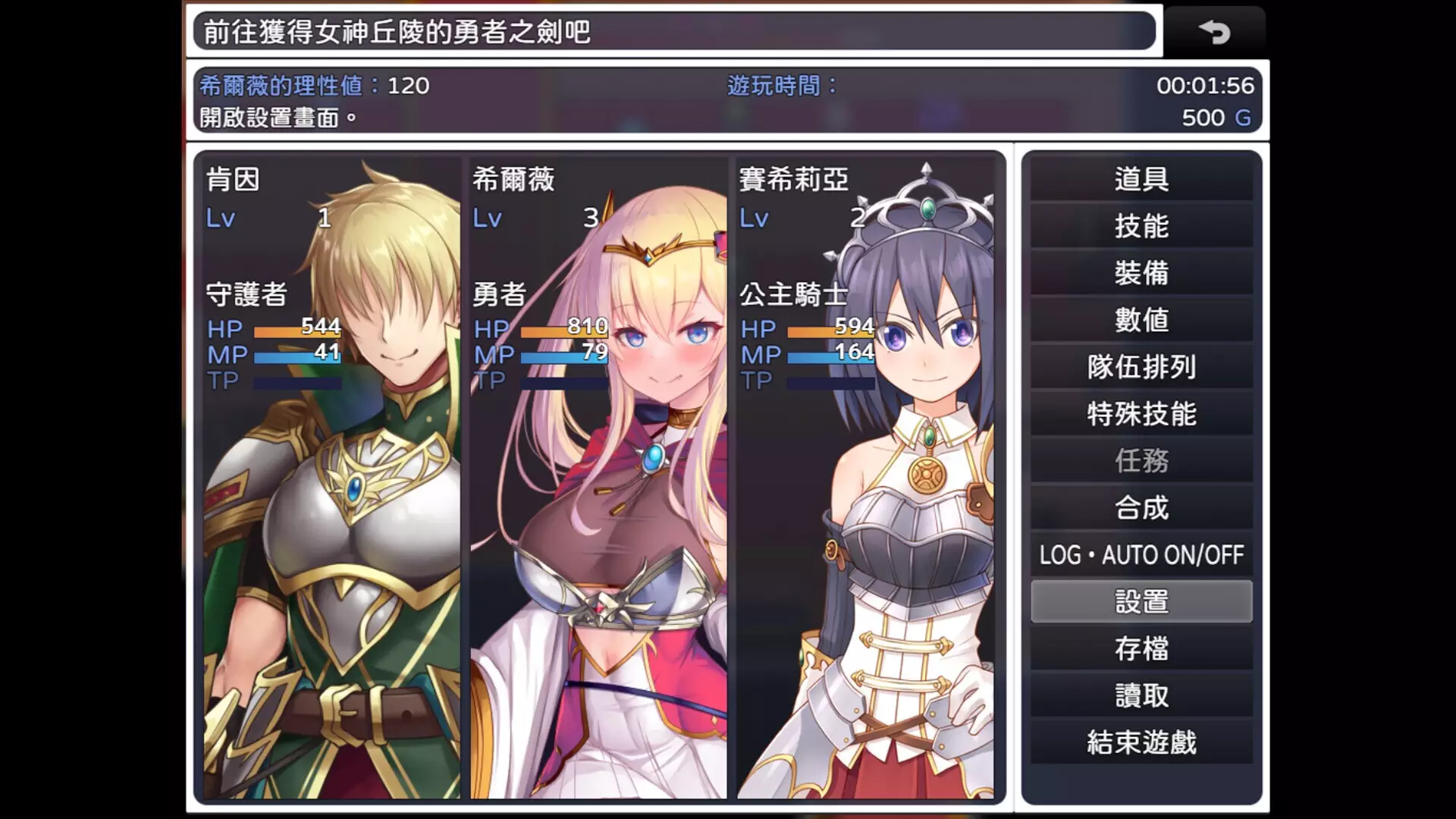Open the 數值 (stats) menu

(x=1144, y=321)
